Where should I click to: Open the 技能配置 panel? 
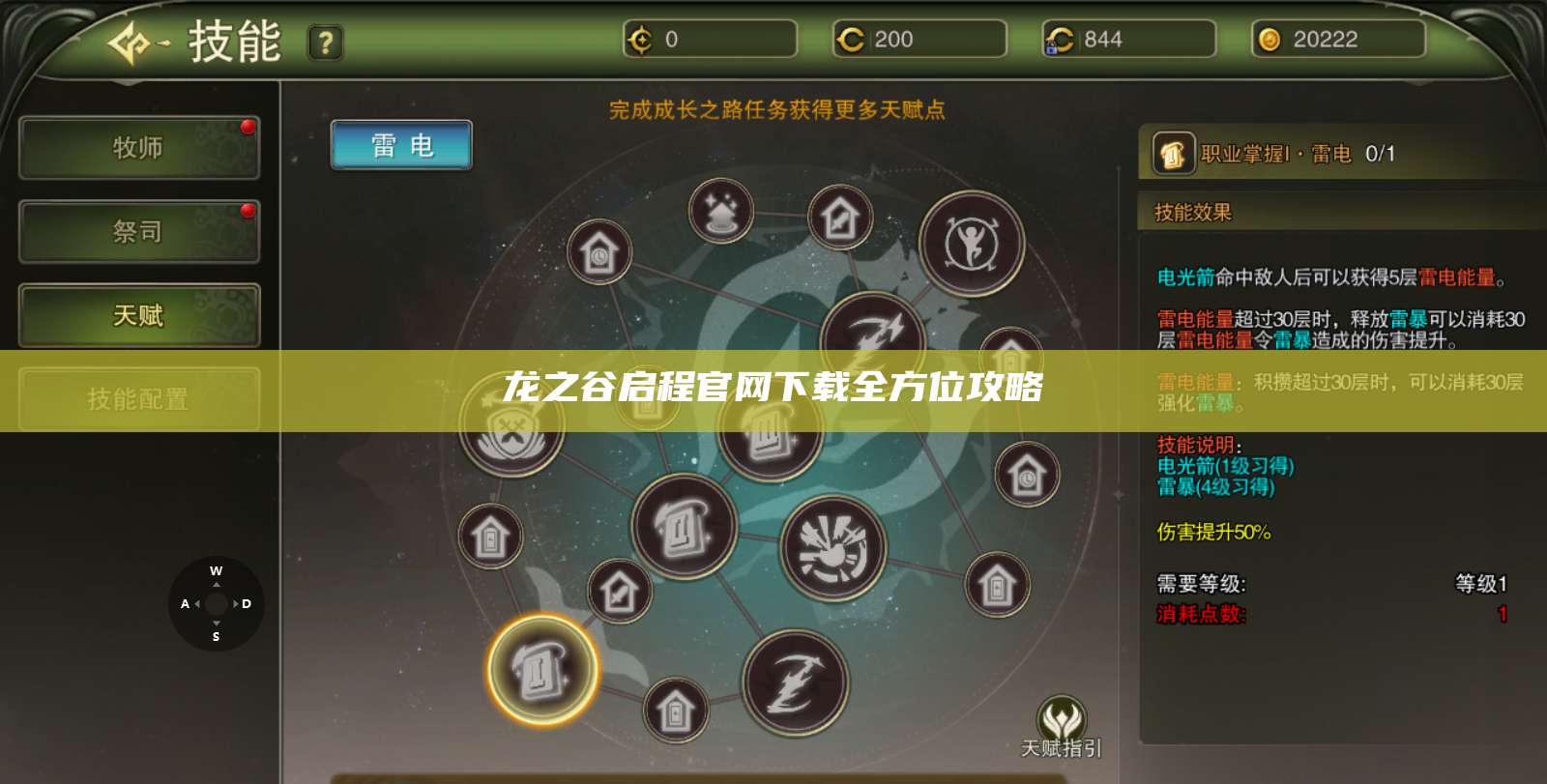click(138, 398)
